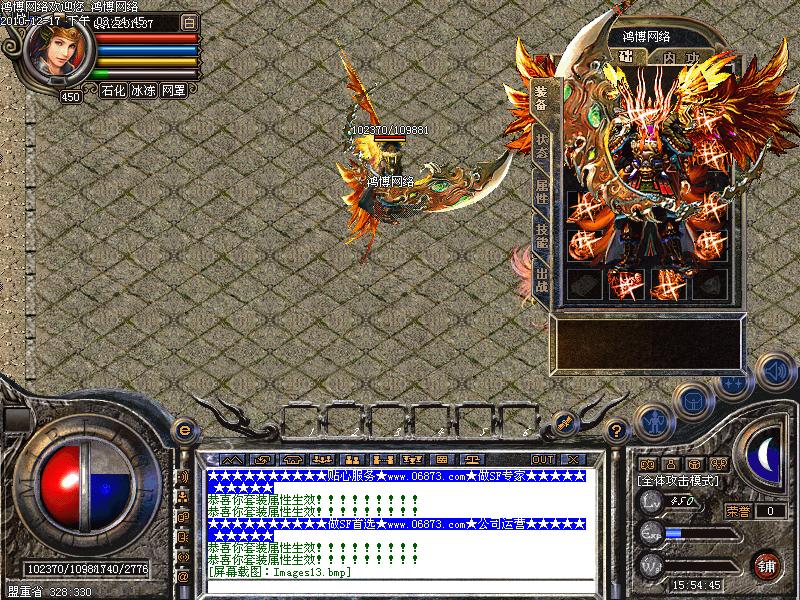Image resolution: width=800 pixels, height=600 pixels.
Task: Switch to the 状态 status tab
Action: coord(540,148)
